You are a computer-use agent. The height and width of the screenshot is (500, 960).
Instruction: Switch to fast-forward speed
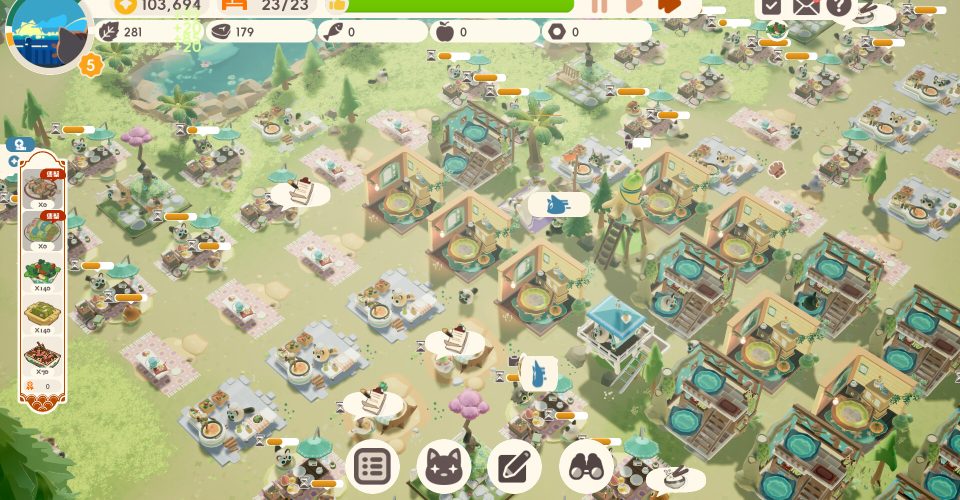[668, 5]
